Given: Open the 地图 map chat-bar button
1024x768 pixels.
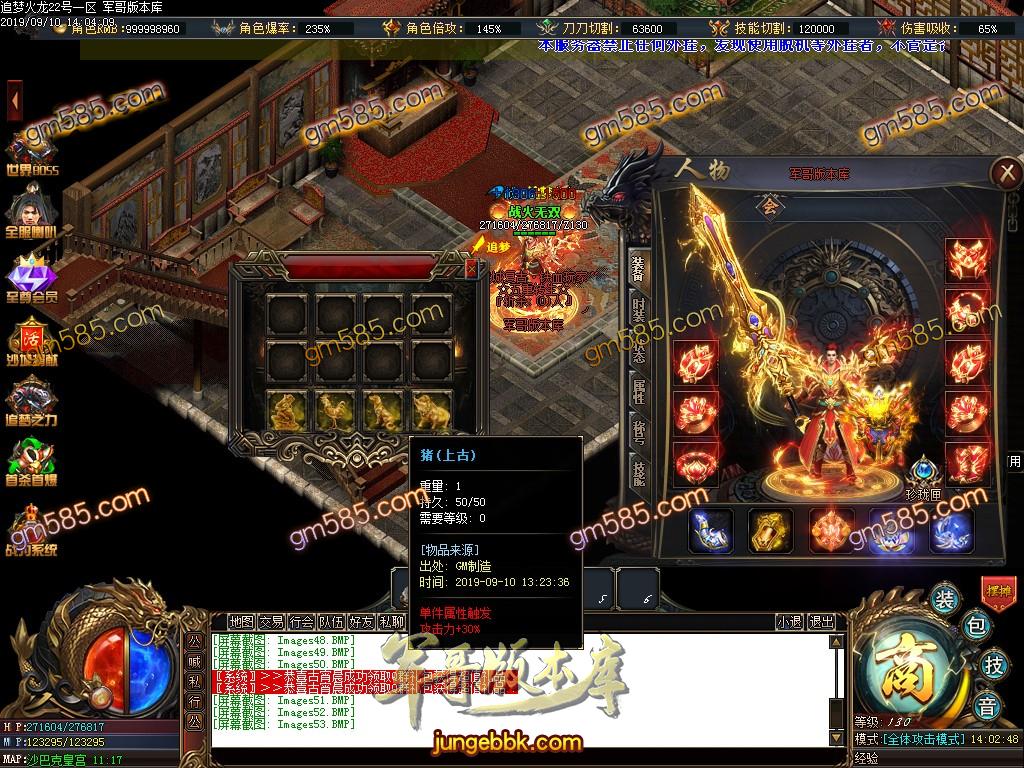Looking at the screenshot, I should coord(241,621).
